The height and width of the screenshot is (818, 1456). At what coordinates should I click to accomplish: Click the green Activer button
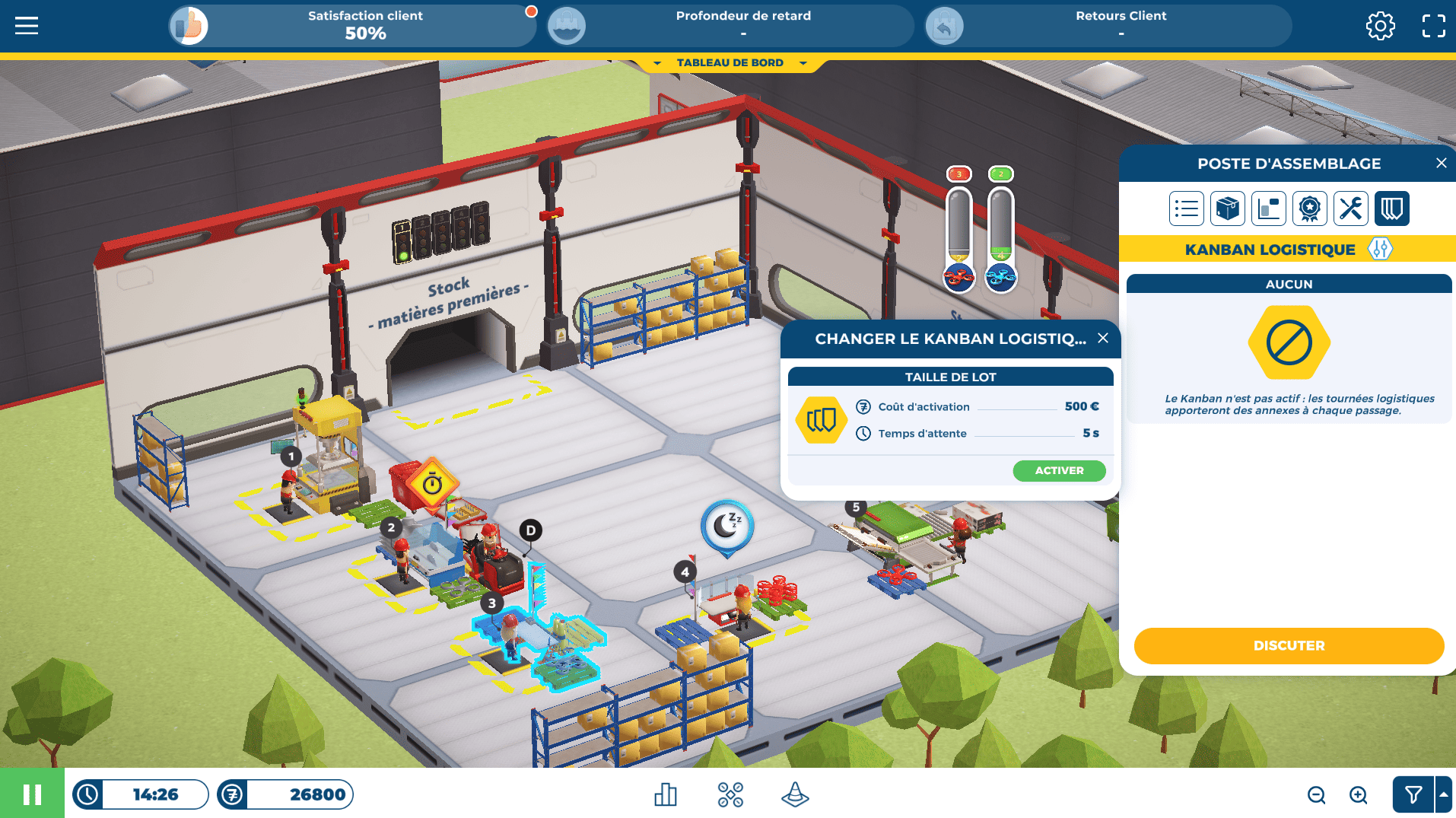tap(1059, 471)
